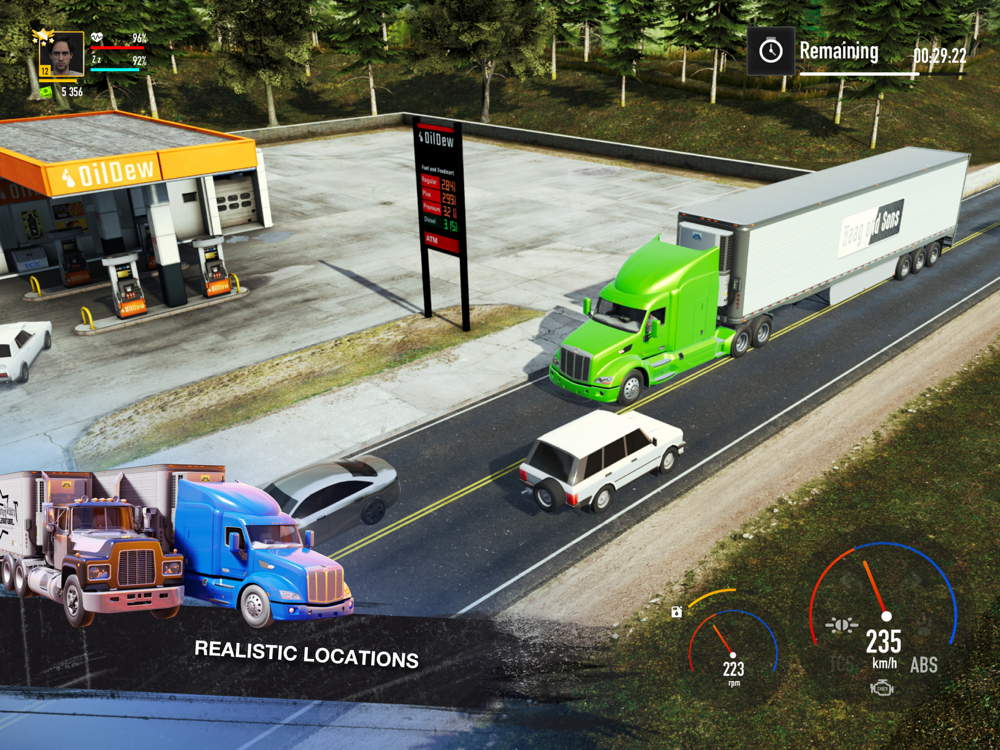
Task: Select the check engine warning icon
Action: click(882, 688)
